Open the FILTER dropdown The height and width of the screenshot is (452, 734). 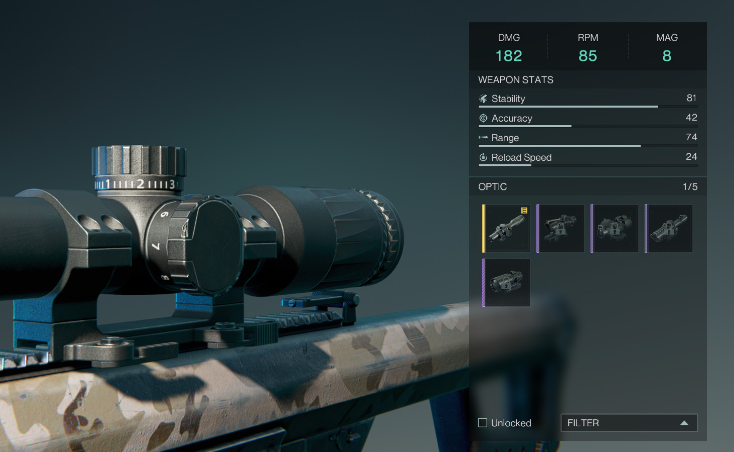pos(629,423)
